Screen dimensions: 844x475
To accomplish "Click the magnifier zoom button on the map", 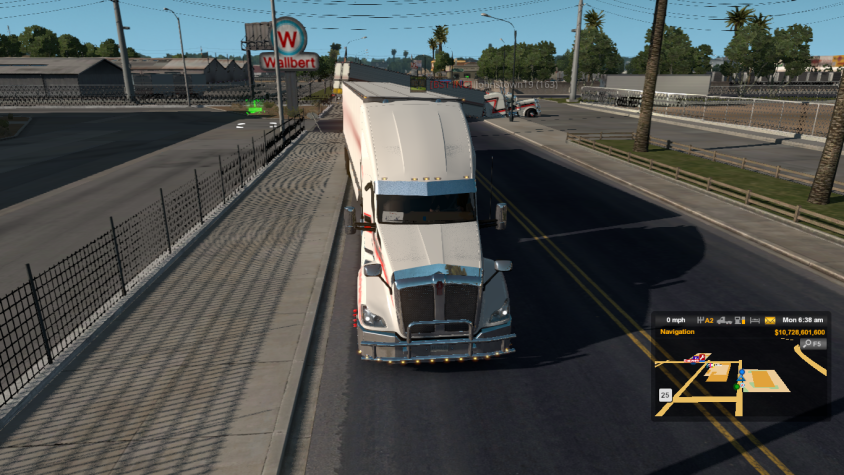I will pyautogui.click(x=806, y=343).
